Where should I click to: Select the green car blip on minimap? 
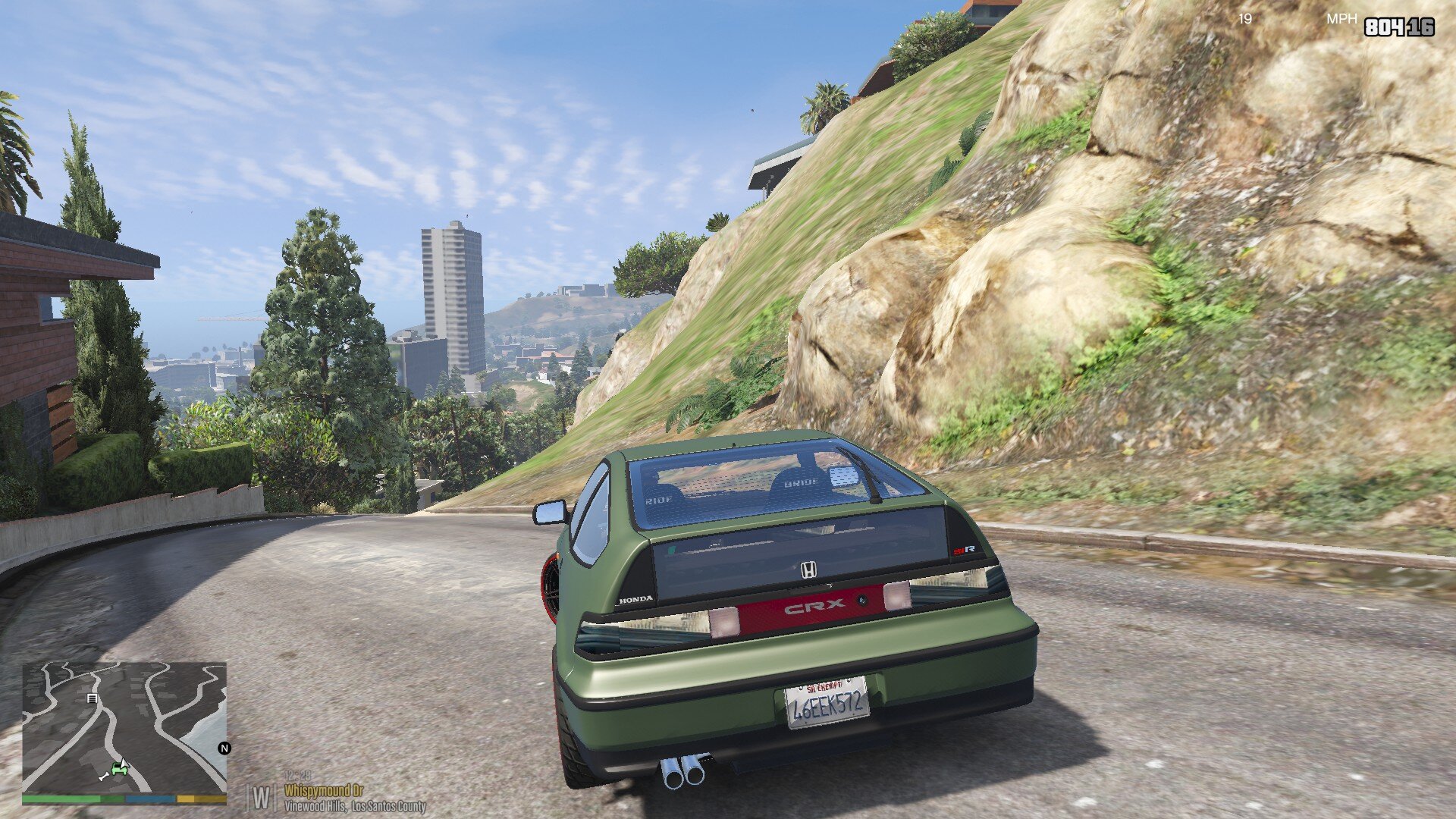coord(120,768)
